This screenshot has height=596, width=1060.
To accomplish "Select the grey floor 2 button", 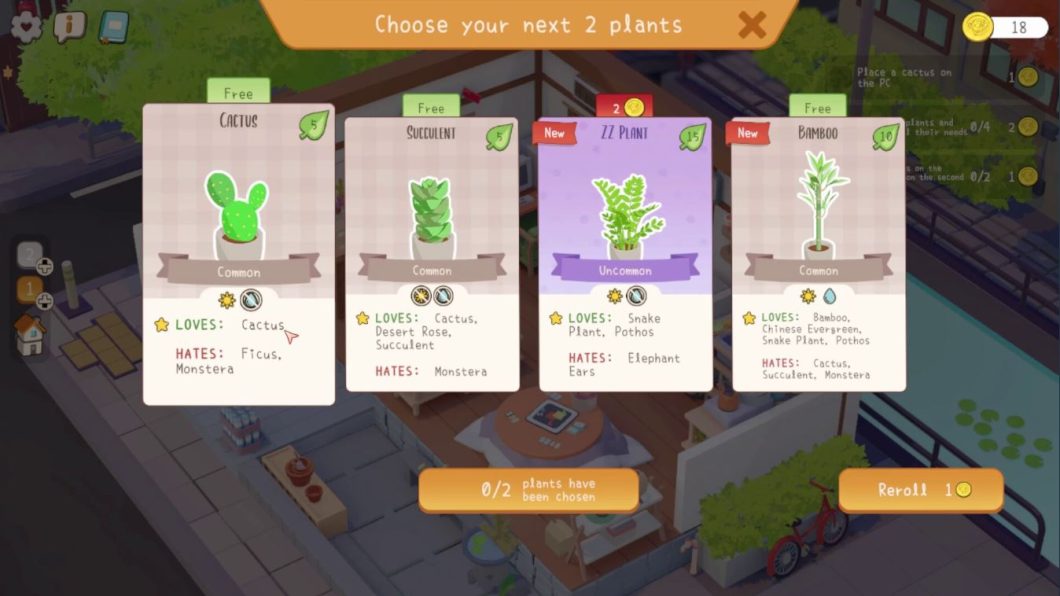I will tap(30, 256).
